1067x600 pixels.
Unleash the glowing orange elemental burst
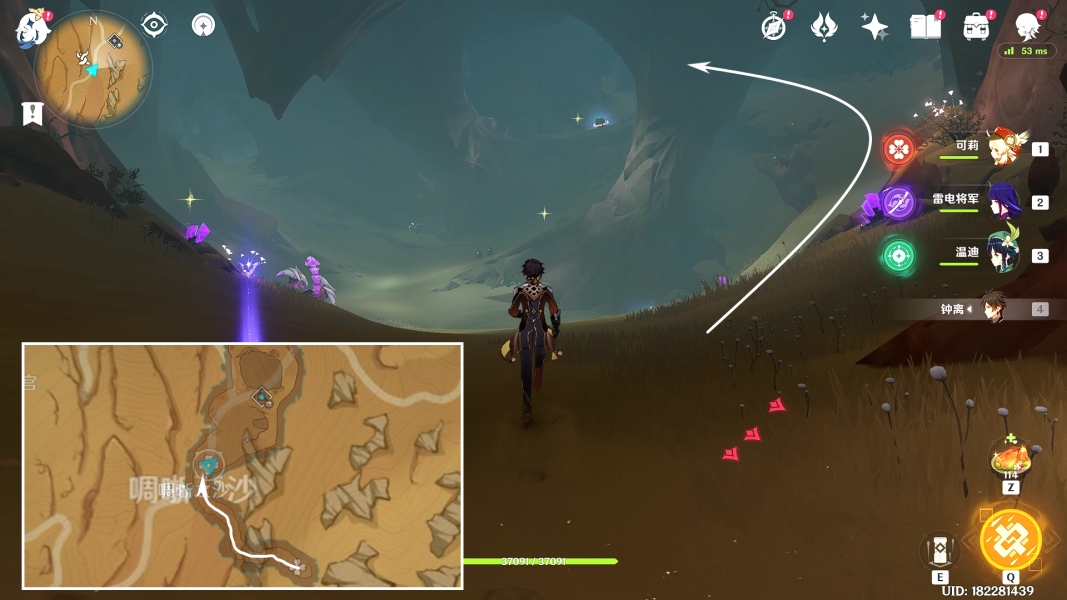[x=1010, y=540]
